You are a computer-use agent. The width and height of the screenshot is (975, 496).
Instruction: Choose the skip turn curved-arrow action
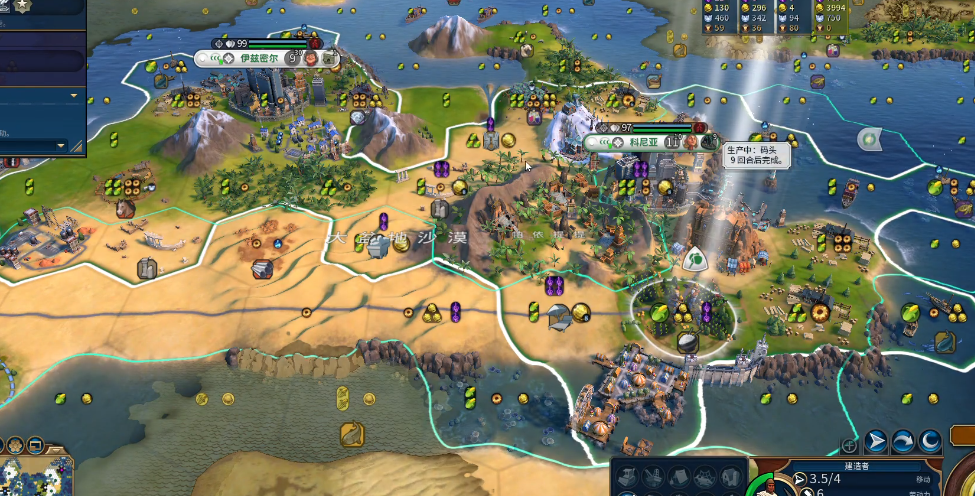click(903, 441)
